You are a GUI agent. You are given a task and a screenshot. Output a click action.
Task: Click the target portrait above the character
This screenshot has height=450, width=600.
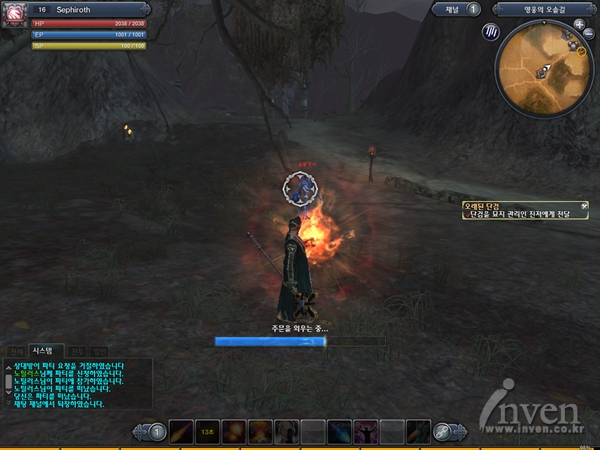(x=298, y=187)
